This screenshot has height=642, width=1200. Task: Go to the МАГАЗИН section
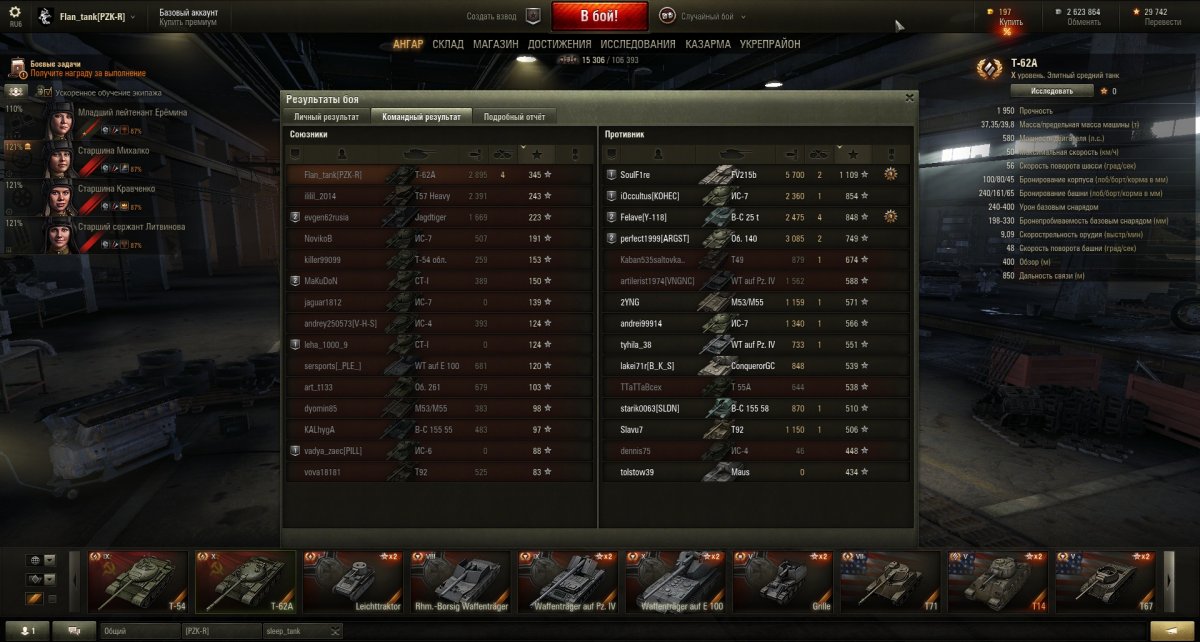coord(495,44)
